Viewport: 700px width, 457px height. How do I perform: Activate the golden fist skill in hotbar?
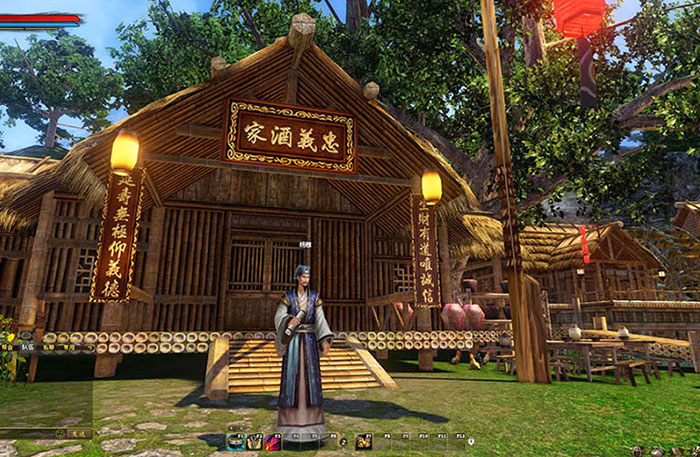(x=363, y=441)
